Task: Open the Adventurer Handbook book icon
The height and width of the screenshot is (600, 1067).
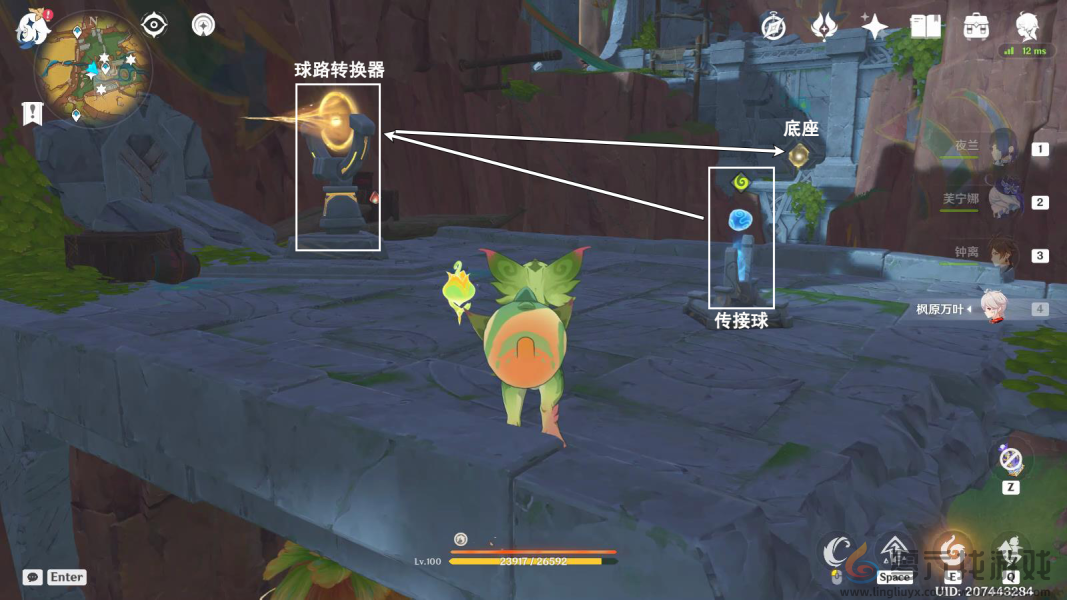Action: pos(925,27)
